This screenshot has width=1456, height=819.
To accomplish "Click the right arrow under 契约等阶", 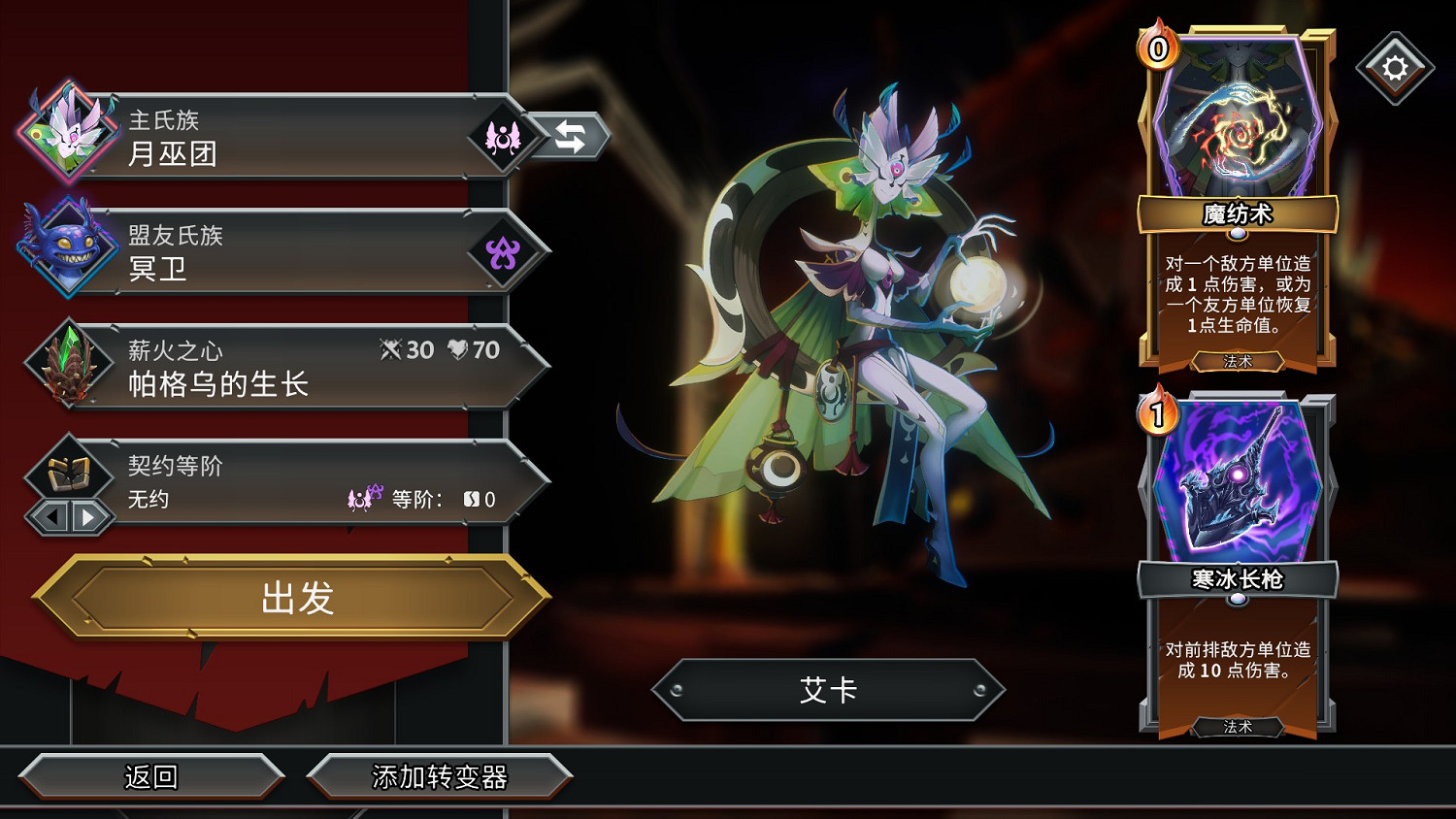I will (x=85, y=517).
